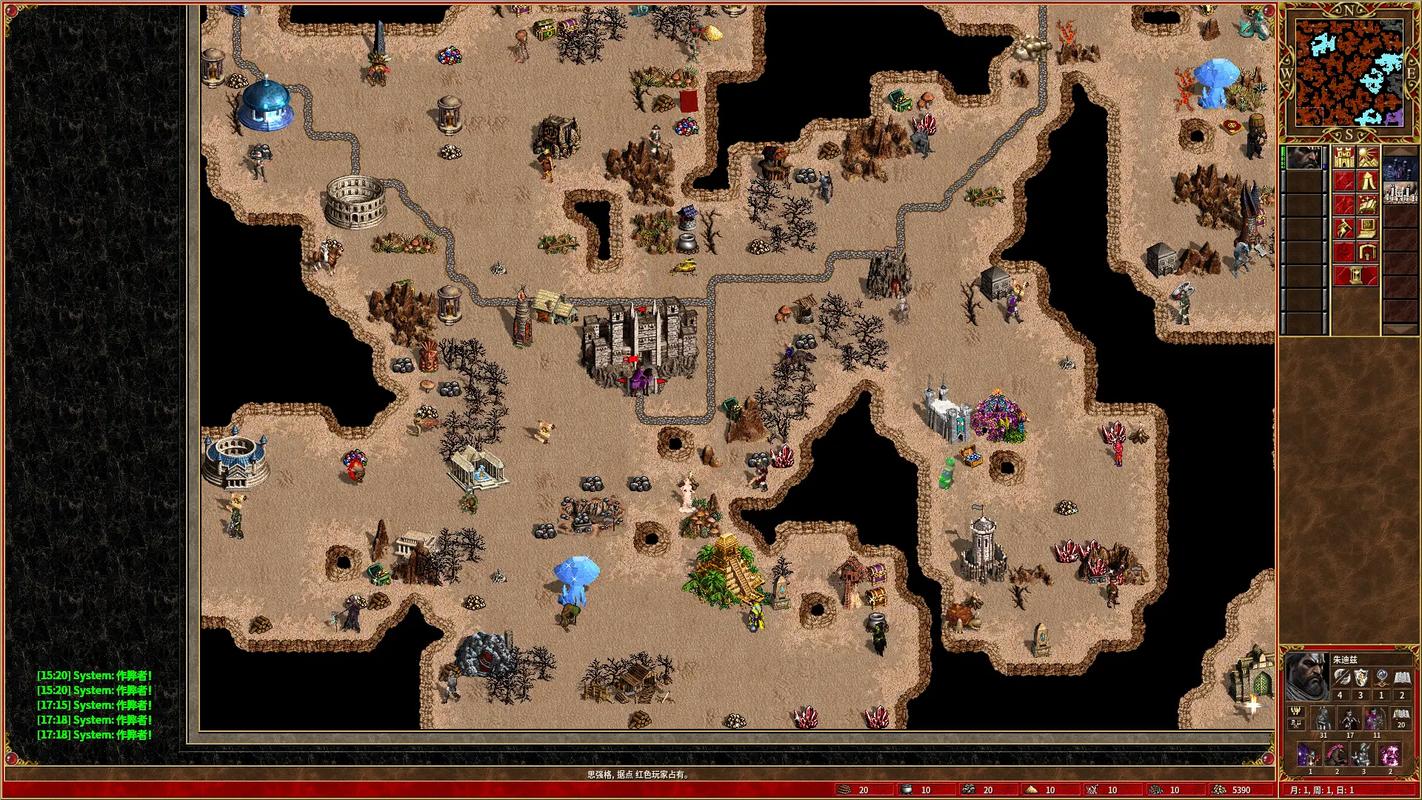The height and width of the screenshot is (800, 1422).
Task: Toggle surface view with the sun-and-mountains button
Action: pos(1367,158)
